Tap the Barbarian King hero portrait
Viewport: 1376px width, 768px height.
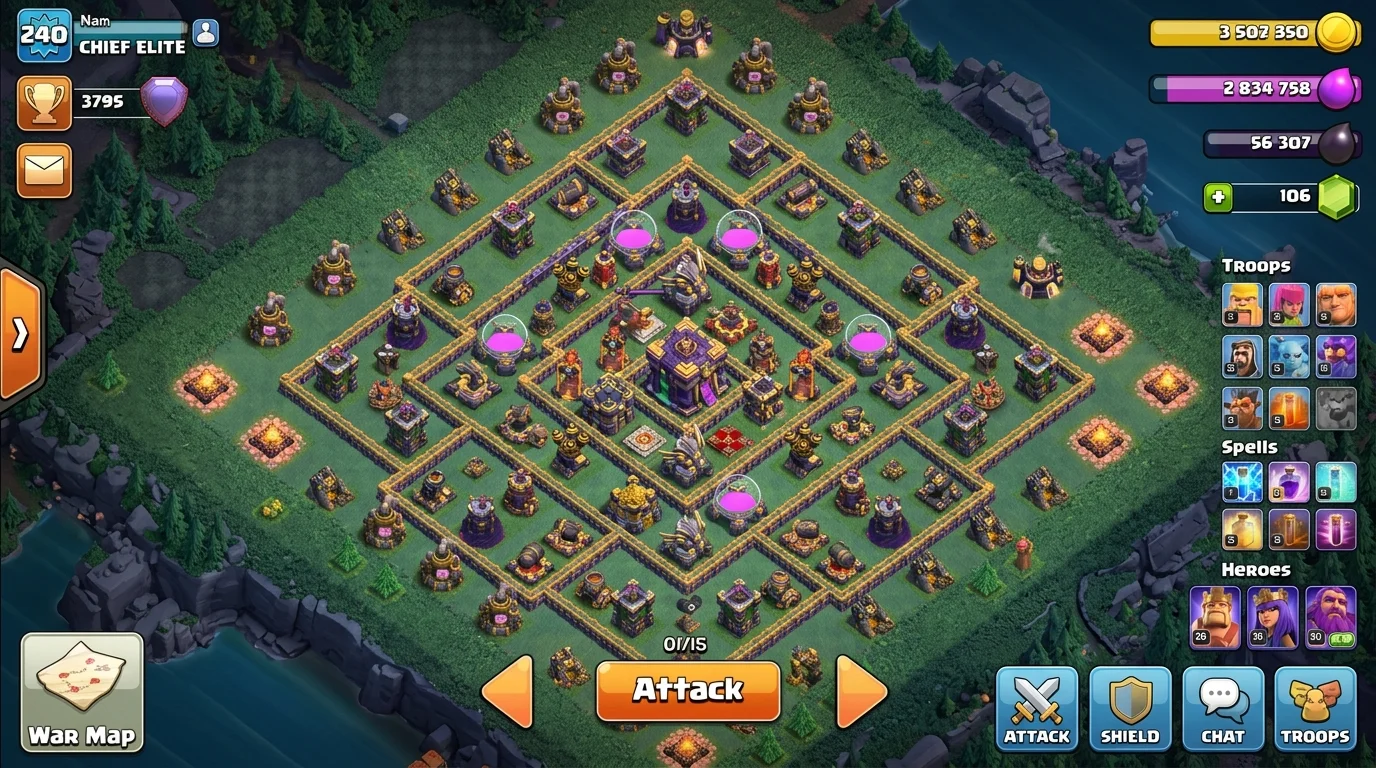point(1213,614)
